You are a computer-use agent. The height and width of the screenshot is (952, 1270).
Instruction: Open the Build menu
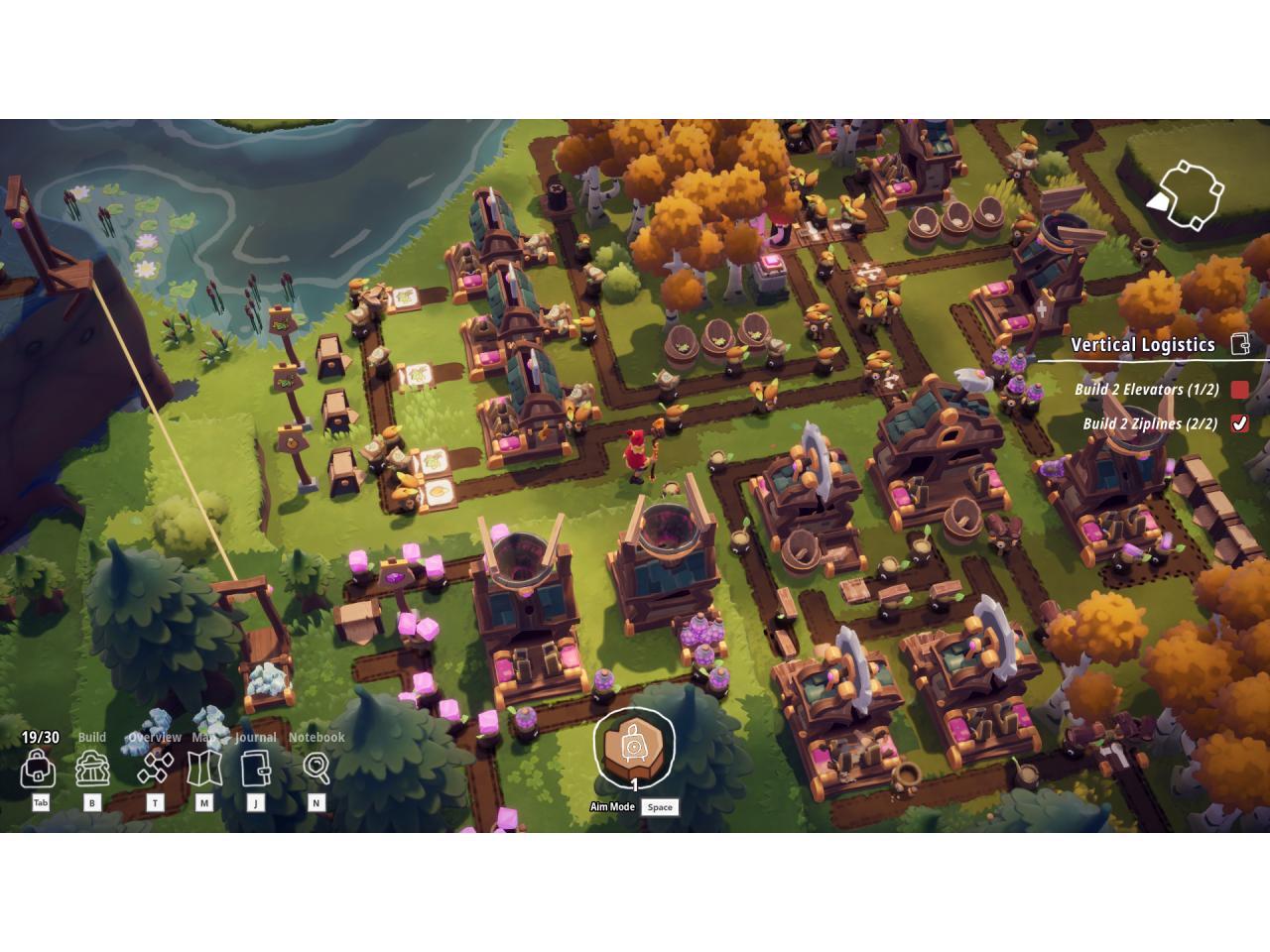[93, 769]
